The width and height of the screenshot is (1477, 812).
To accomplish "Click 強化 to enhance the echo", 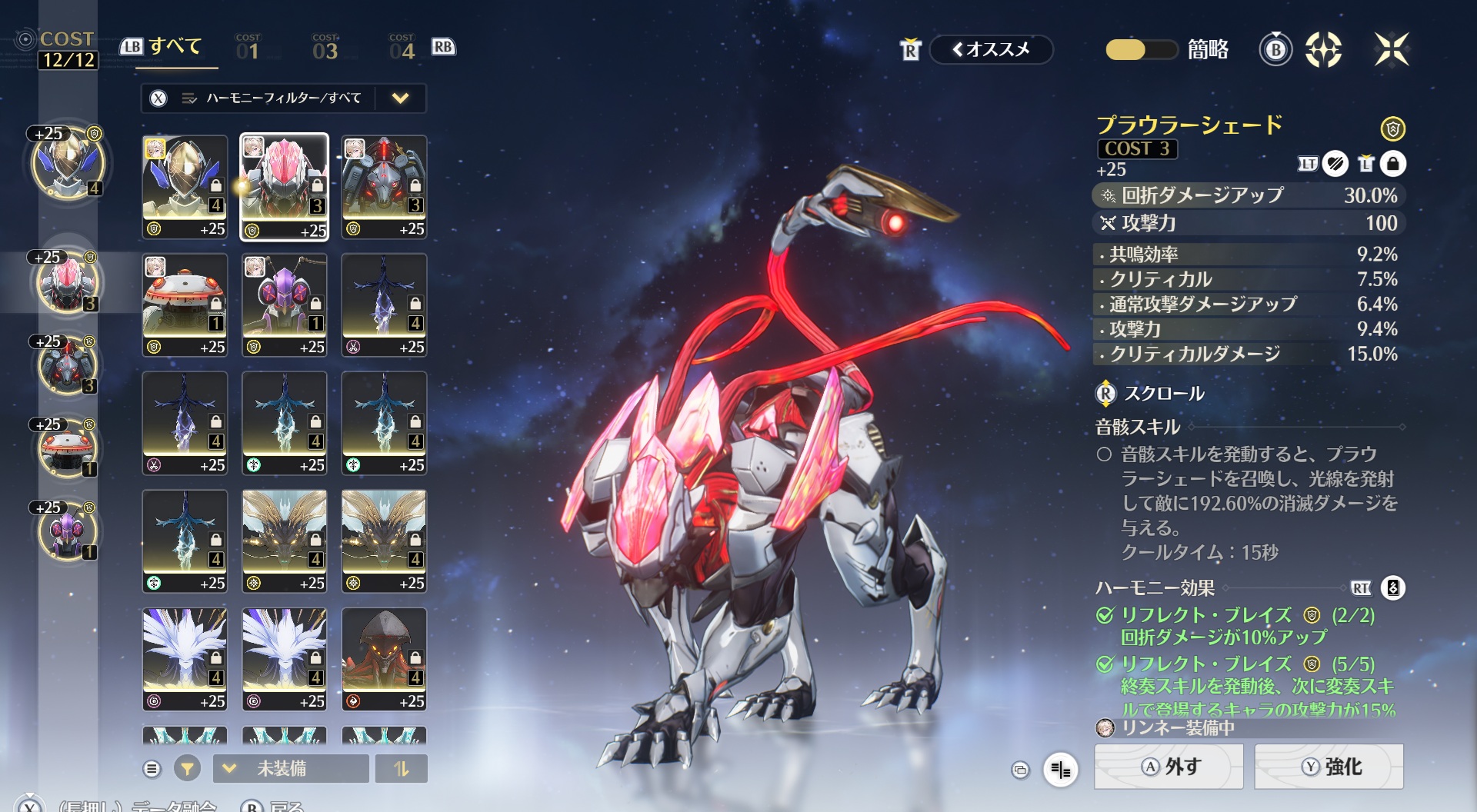I will [x=1329, y=767].
